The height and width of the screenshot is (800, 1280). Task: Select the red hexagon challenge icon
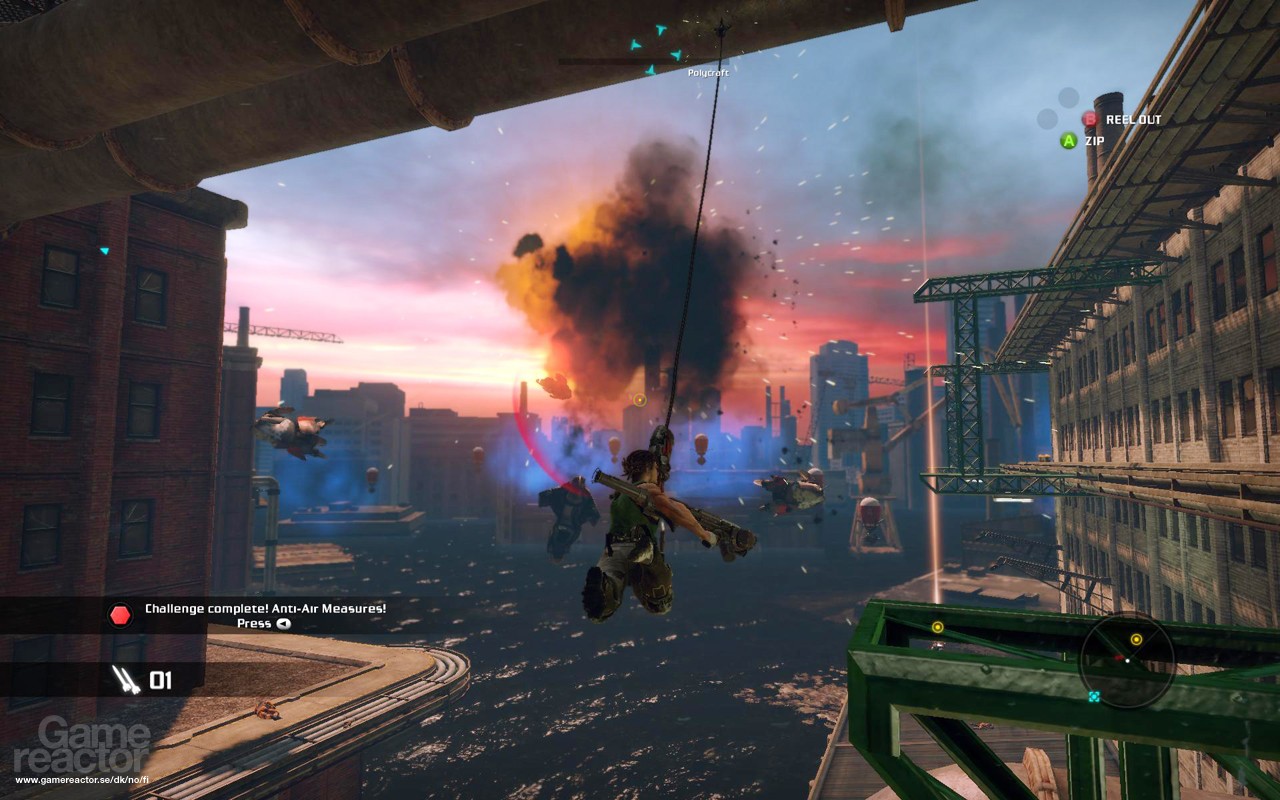click(x=118, y=617)
